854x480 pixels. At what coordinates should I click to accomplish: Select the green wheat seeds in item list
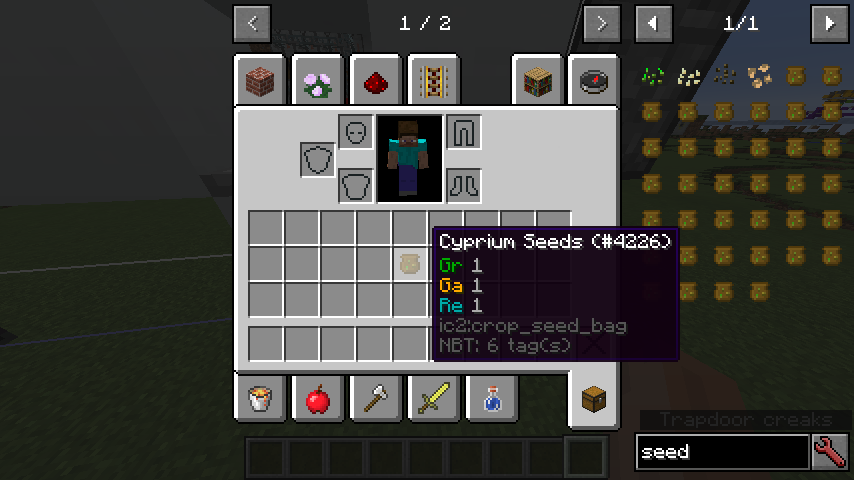click(x=652, y=75)
